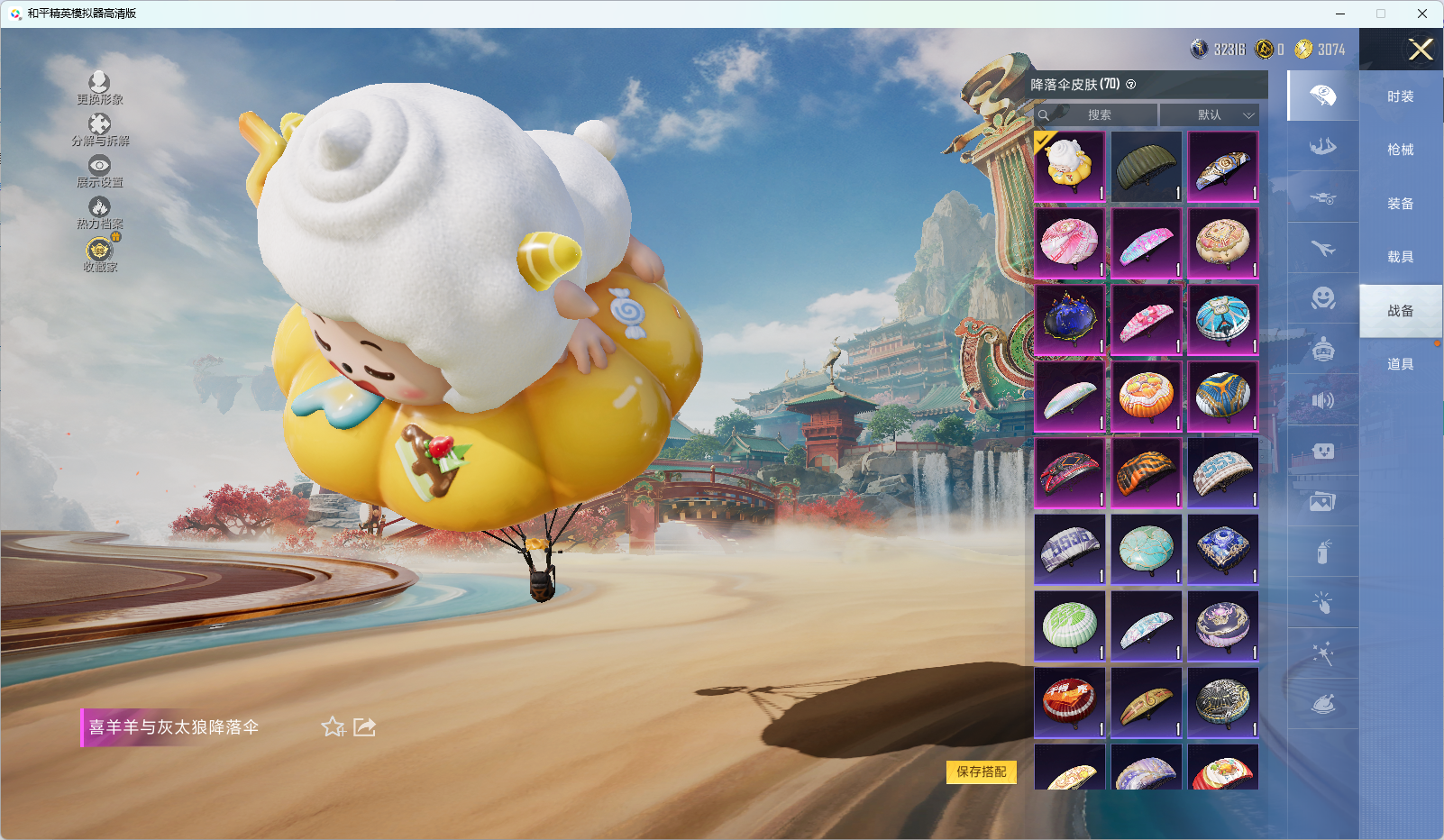Viewport: 1444px width, 840px height.
Task: Choose the orange tiger-stripe parachute skin
Action: point(1146,472)
